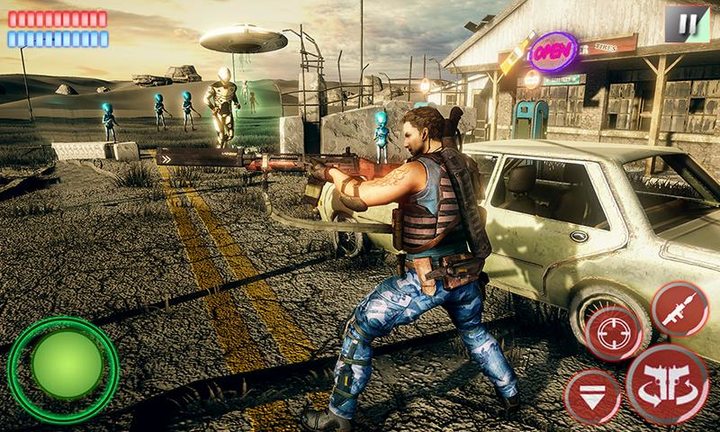The width and height of the screenshot is (720, 432).
Task: Switch weapon using the rifle icon button
Action: pyautogui.click(x=679, y=308)
